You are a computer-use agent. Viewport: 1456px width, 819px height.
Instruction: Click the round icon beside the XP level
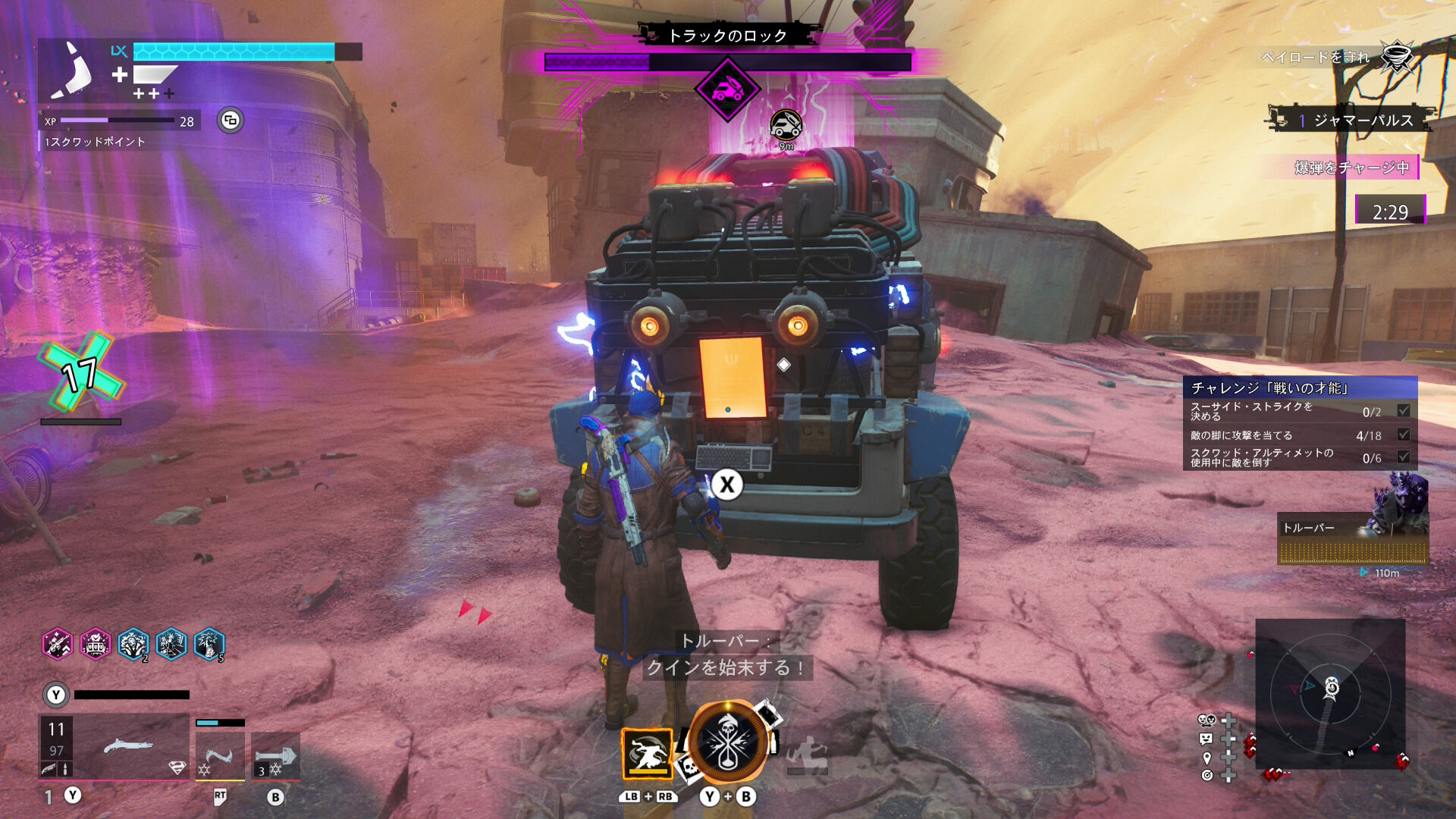231,121
